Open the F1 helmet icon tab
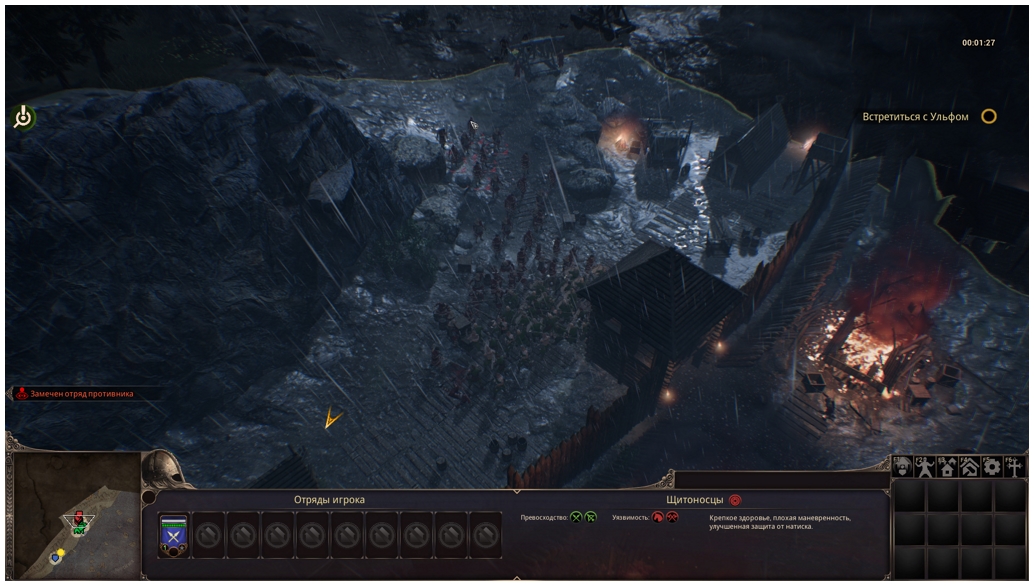This screenshot has width=1034, height=586. 903,466
